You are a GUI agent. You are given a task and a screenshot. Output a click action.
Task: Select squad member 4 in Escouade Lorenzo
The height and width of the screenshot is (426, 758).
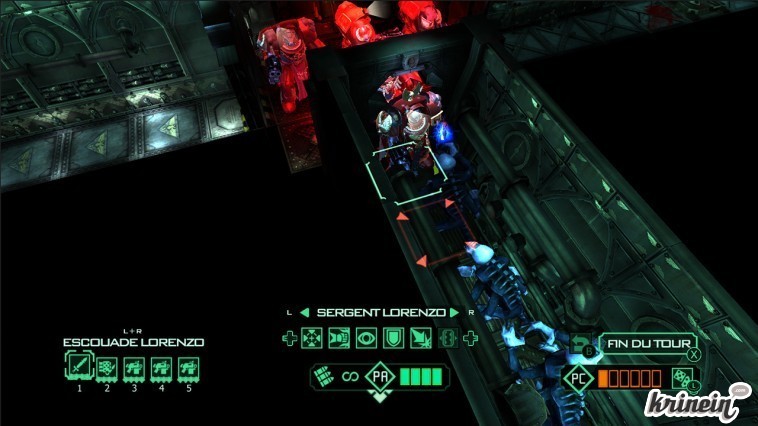pos(160,369)
